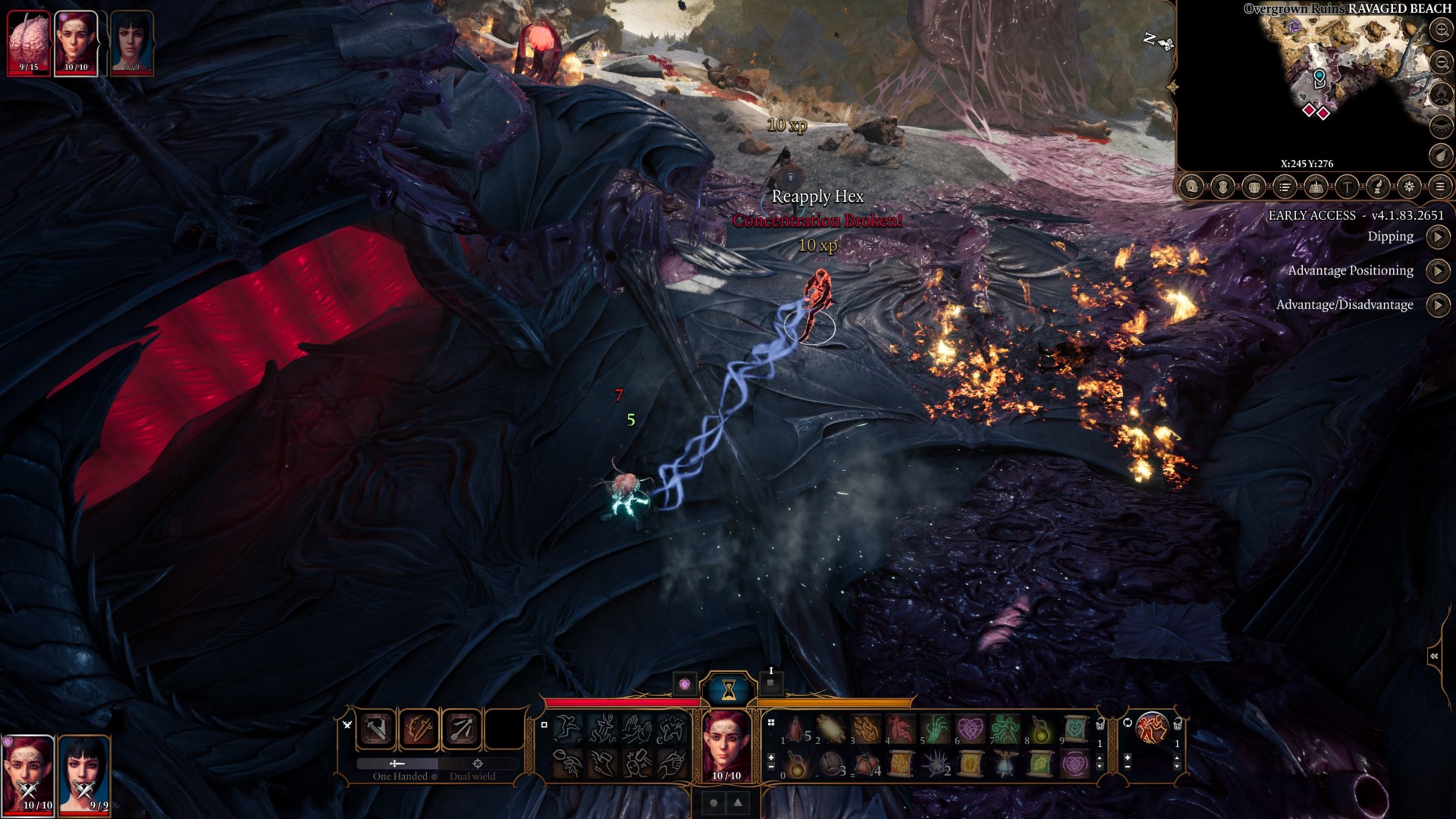Open the Dipping tutorial entry
The height and width of the screenshot is (819, 1456).
pyautogui.click(x=1437, y=237)
